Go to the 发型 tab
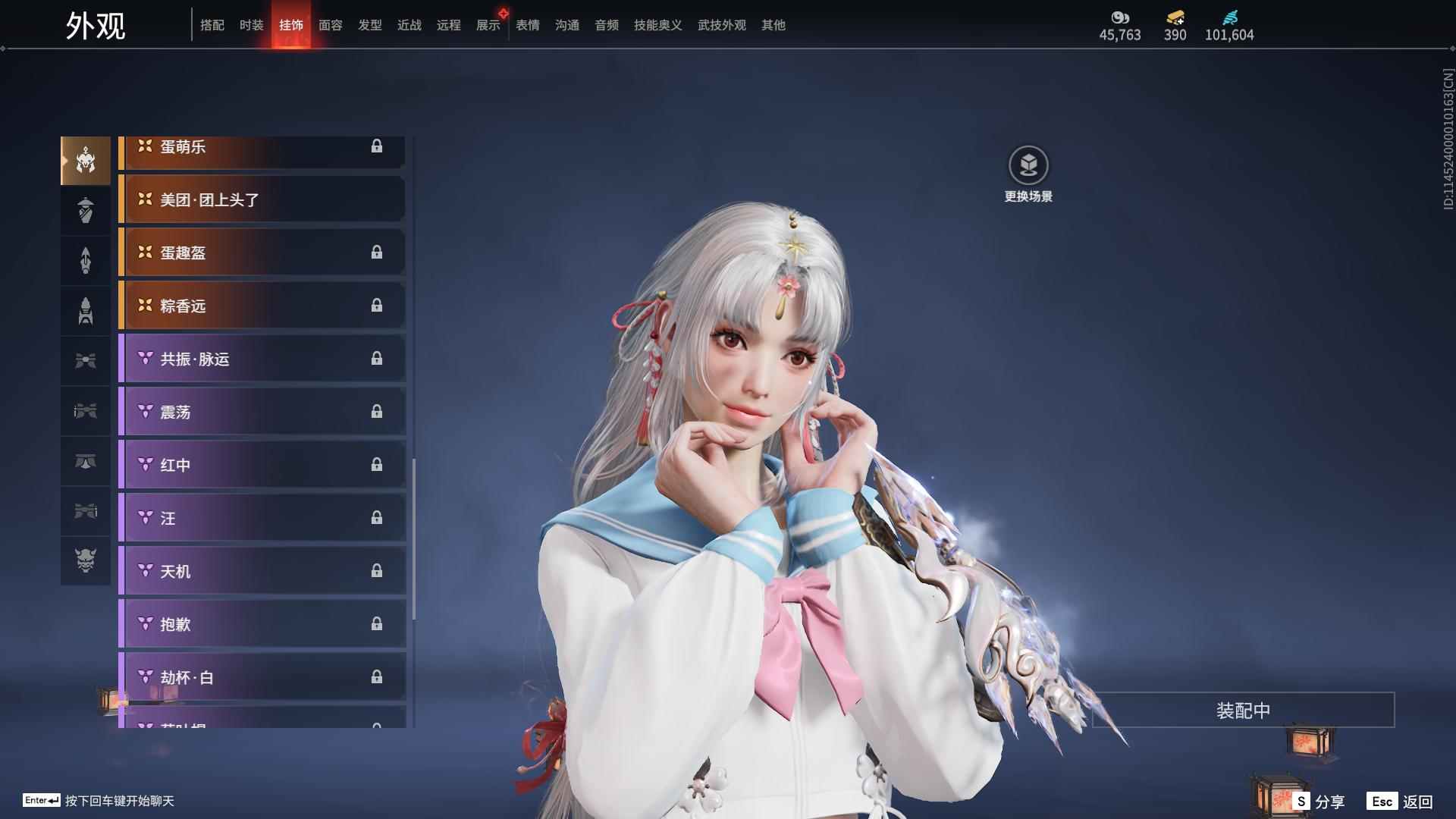Image resolution: width=1456 pixels, height=819 pixels. point(369,25)
